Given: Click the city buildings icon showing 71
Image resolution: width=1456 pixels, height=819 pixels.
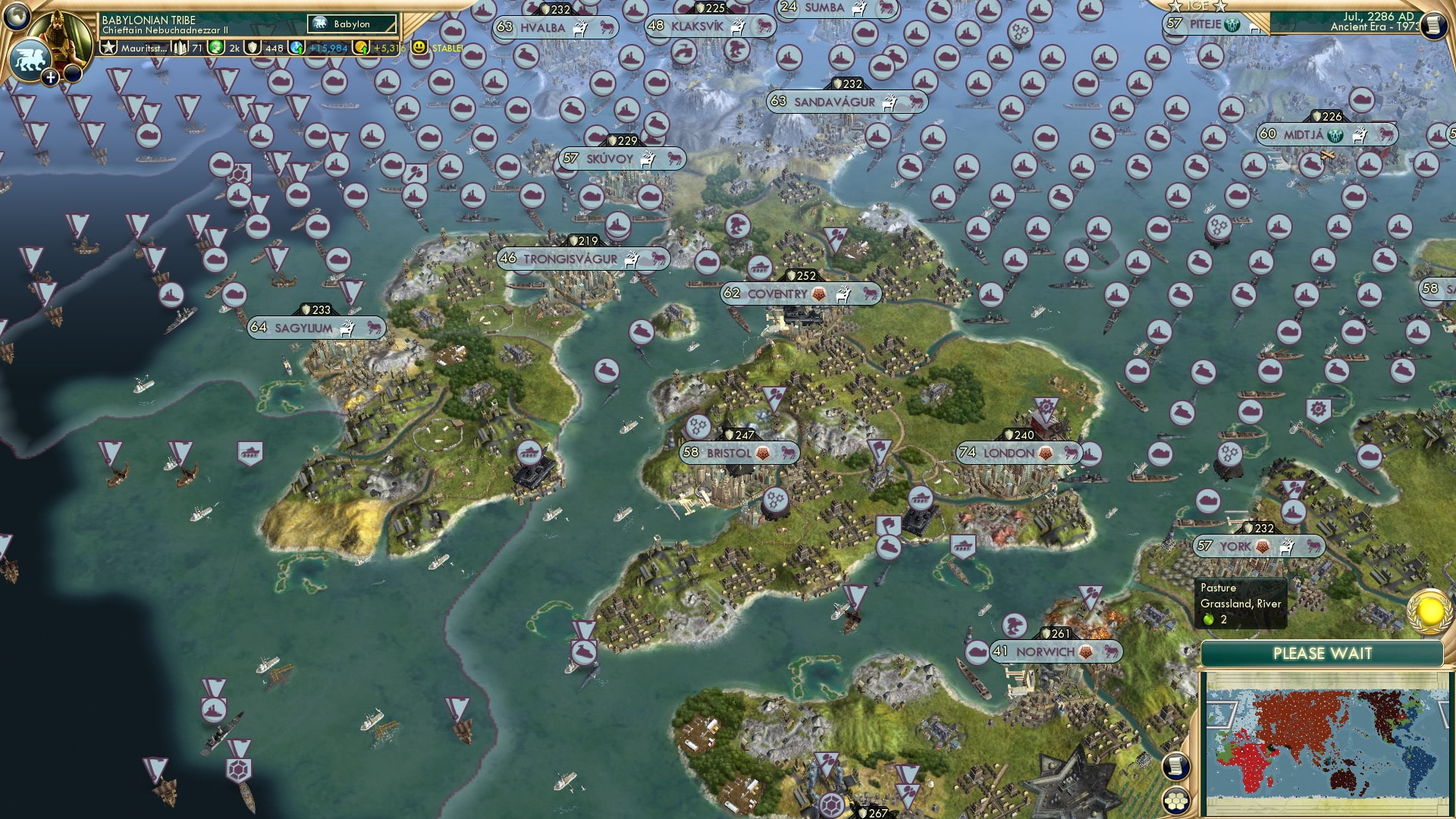Looking at the screenshot, I should (180, 48).
